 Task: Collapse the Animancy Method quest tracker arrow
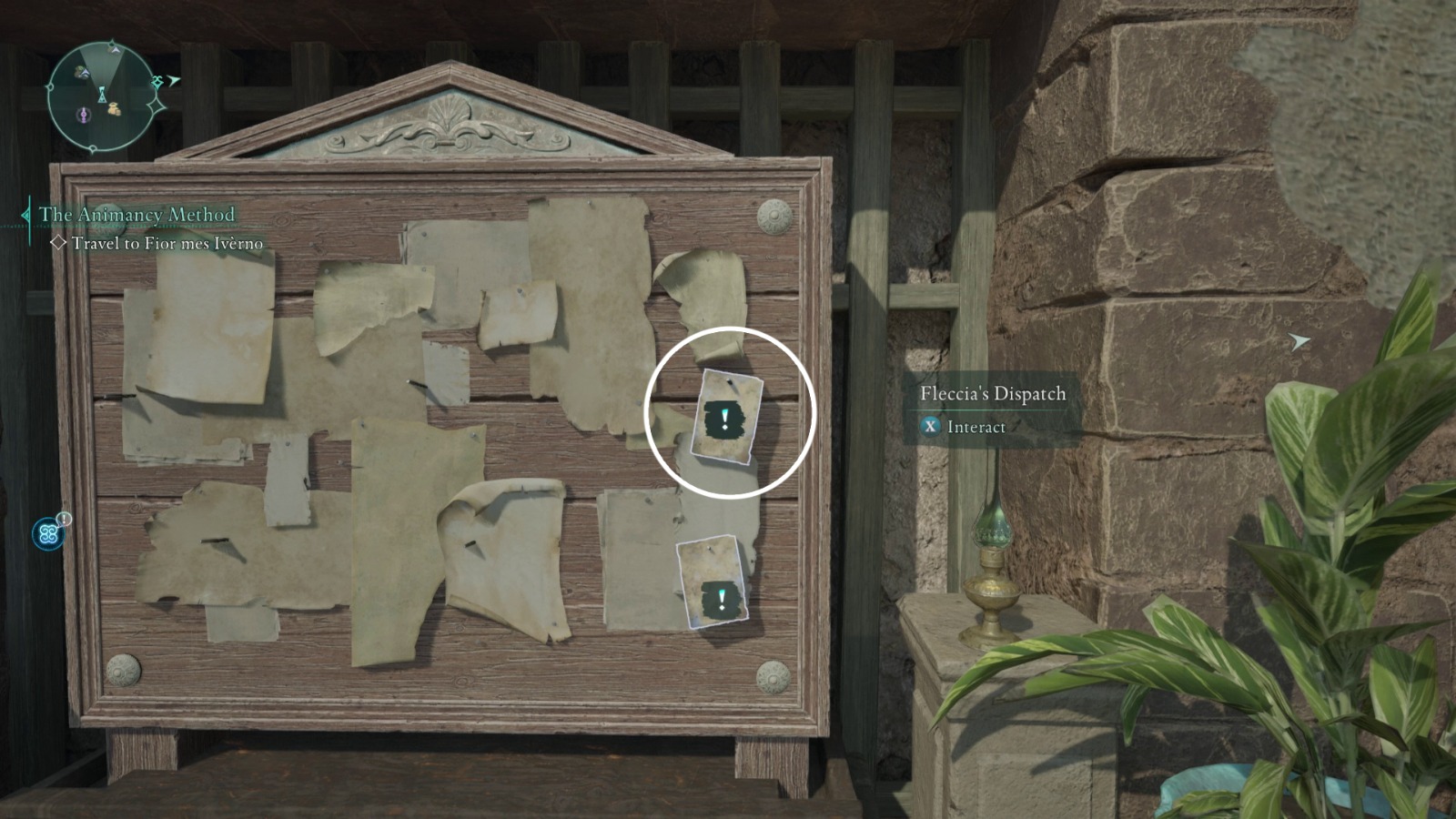25,215
